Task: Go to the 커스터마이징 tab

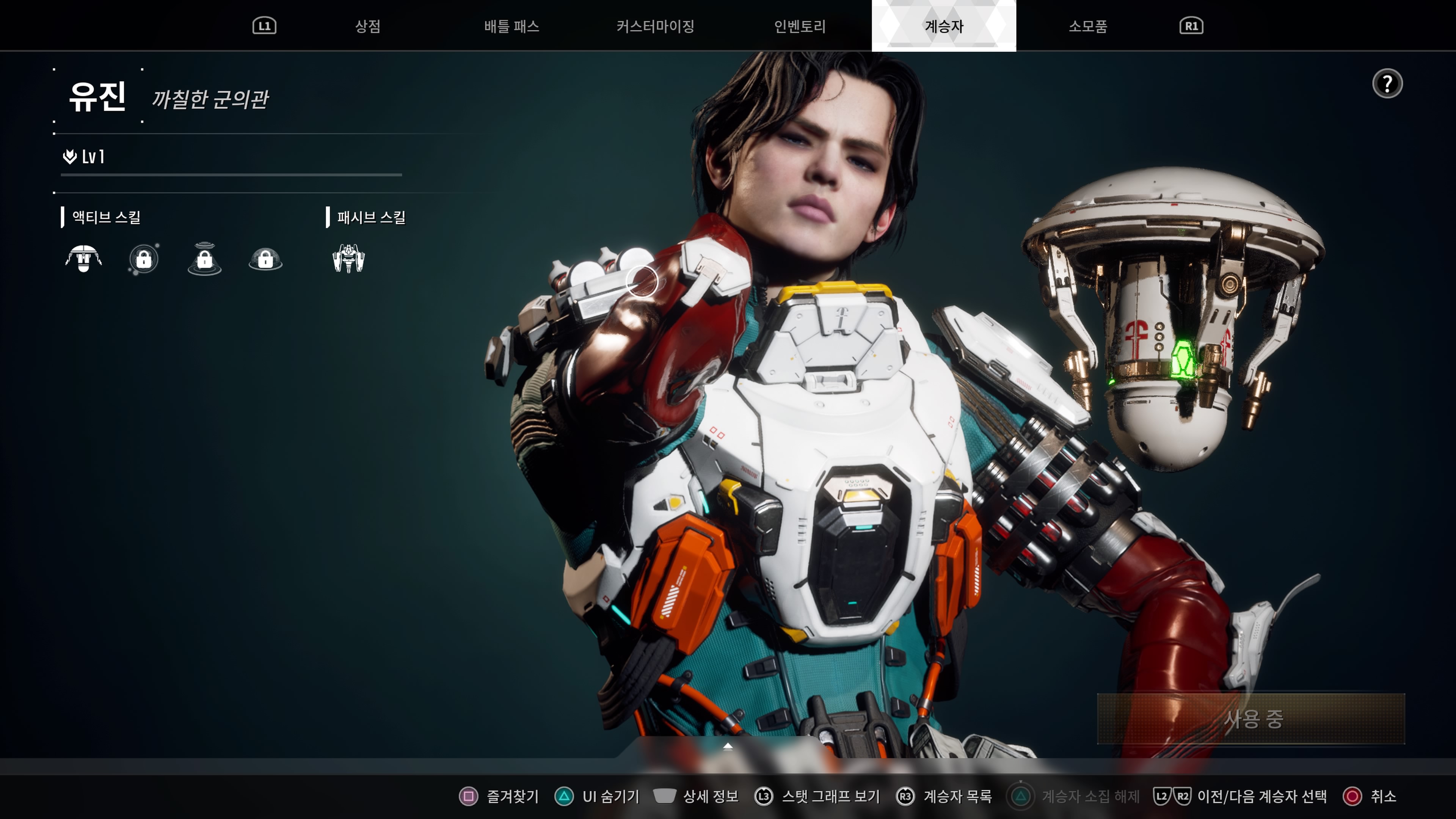Action: pos(655,26)
